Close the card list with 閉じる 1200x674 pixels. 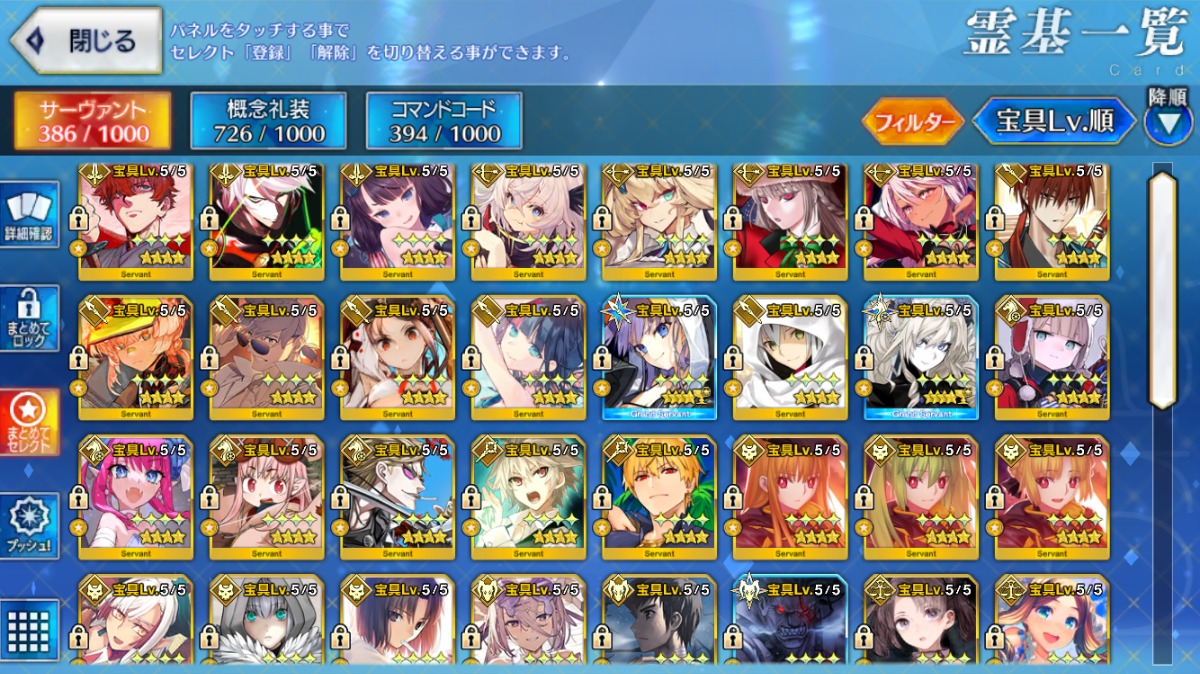point(86,41)
